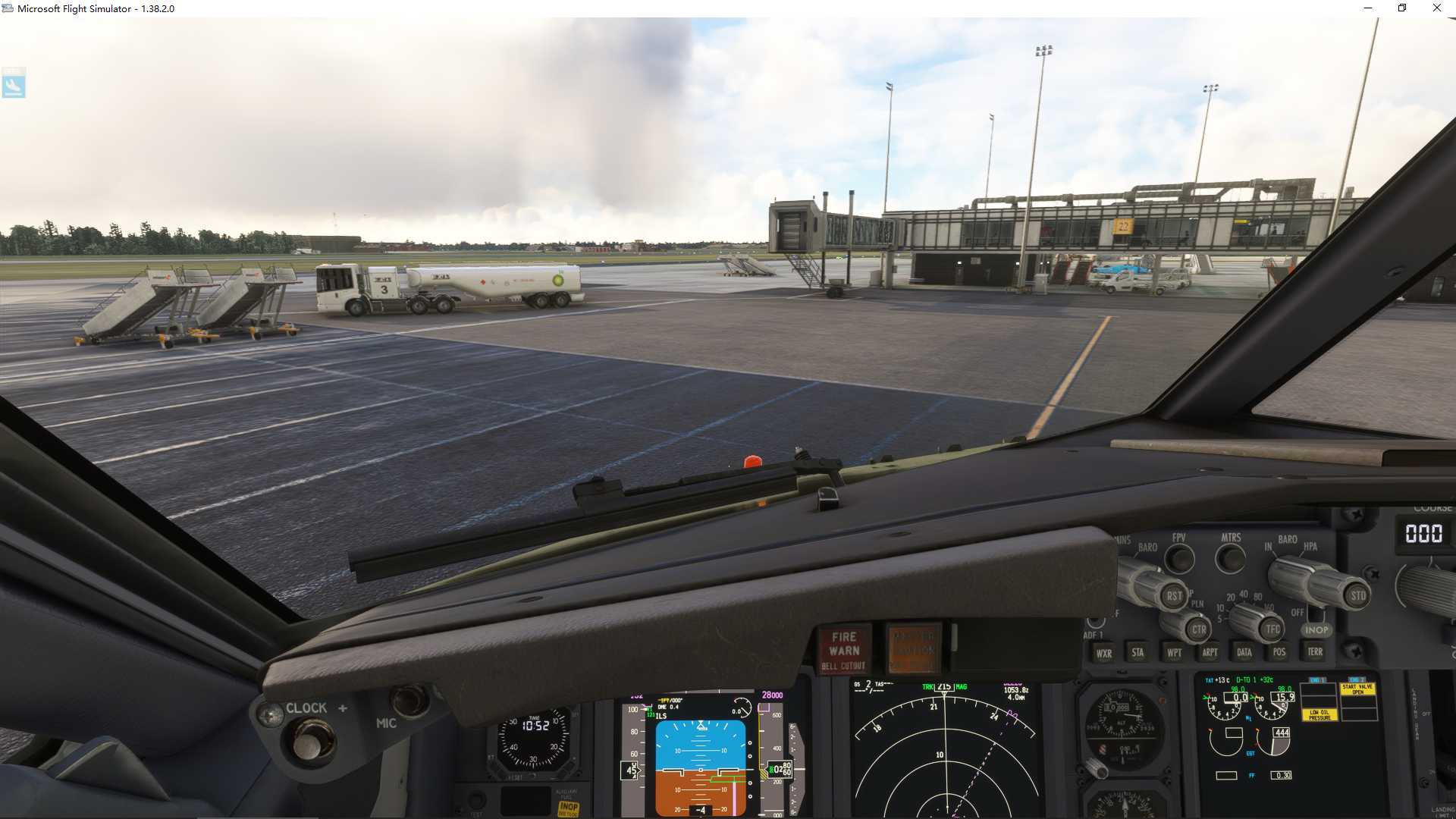
Task: Activate terrain display with the TERR button
Action: point(1316,652)
